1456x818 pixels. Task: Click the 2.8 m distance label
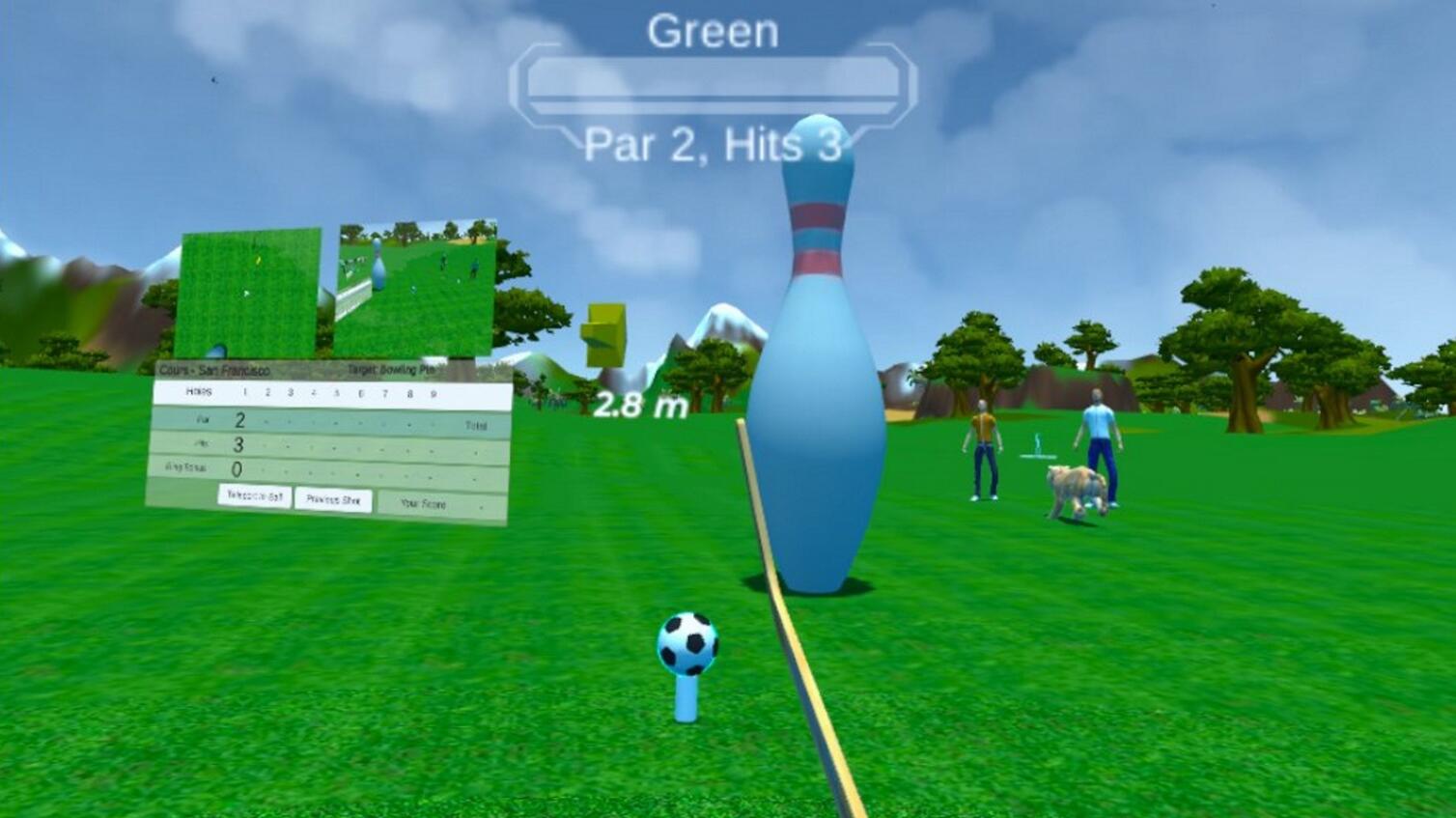(x=639, y=404)
